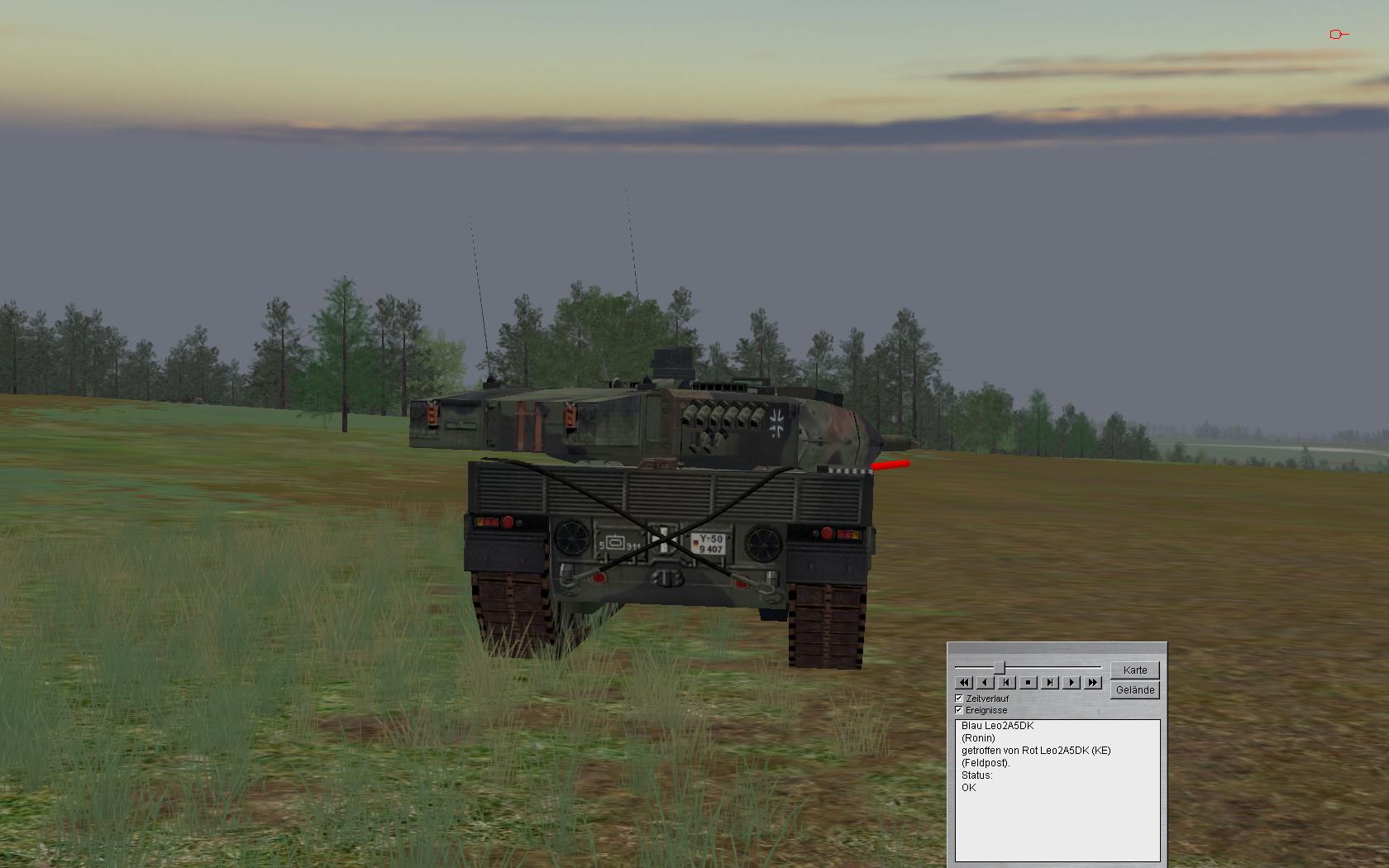Step forward to the next event
This screenshot has width=1389, height=868.
[x=1050, y=683]
